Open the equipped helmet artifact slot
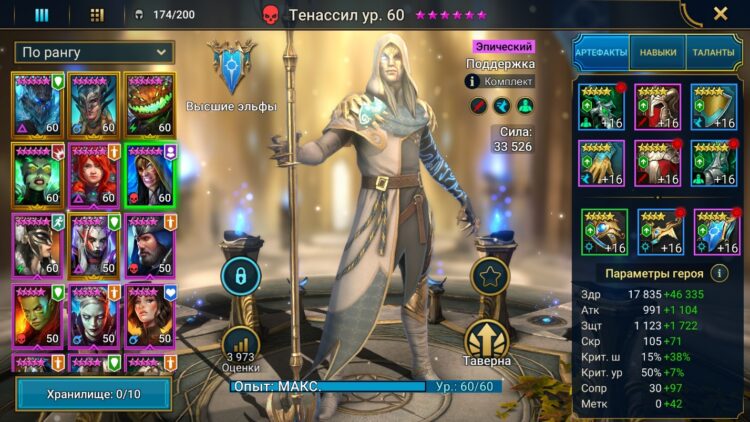Image resolution: width=750 pixels, height=422 pixels. click(x=658, y=107)
